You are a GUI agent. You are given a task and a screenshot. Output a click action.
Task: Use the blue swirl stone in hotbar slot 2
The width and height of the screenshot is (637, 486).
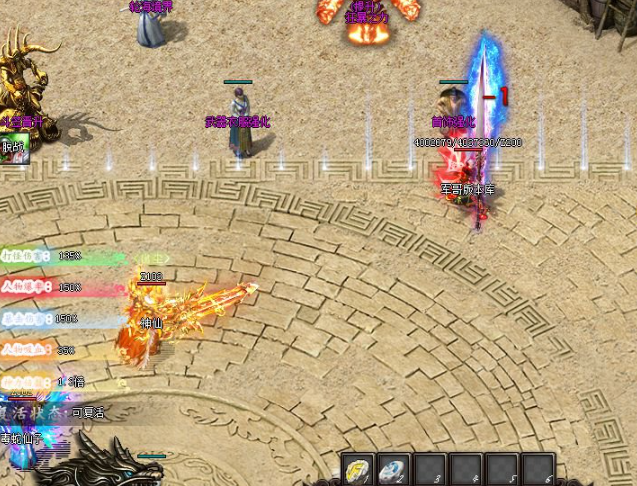pyautogui.click(x=395, y=470)
